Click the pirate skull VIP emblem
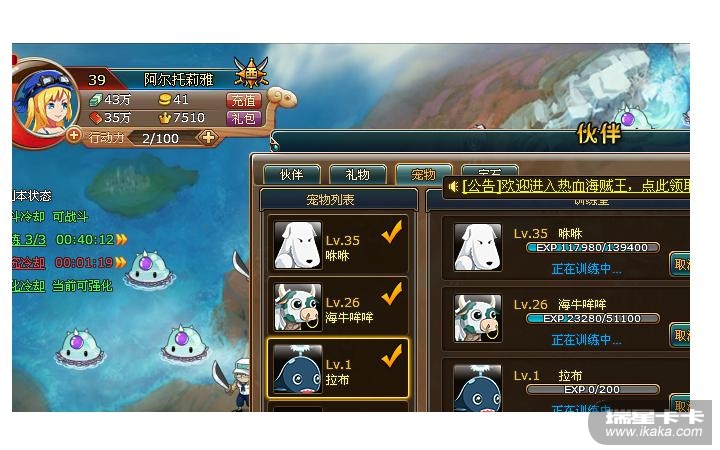 pos(250,73)
